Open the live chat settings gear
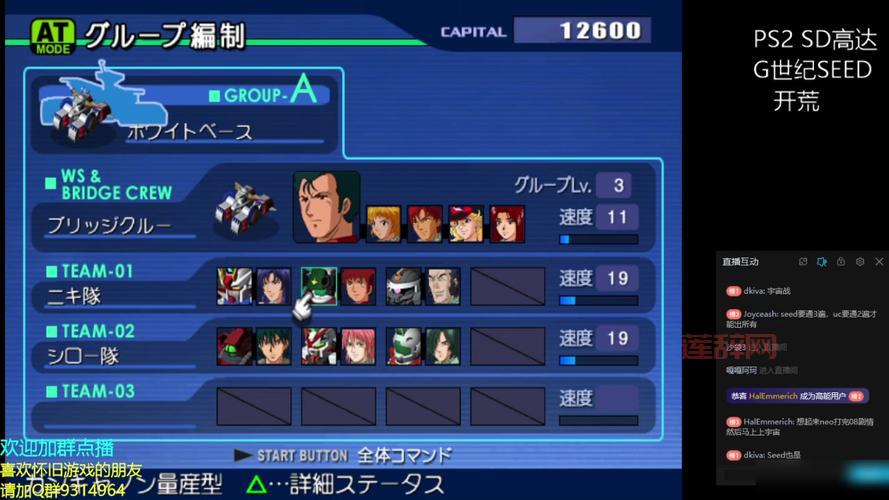The width and height of the screenshot is (889, 500). (x=859, y=261)
